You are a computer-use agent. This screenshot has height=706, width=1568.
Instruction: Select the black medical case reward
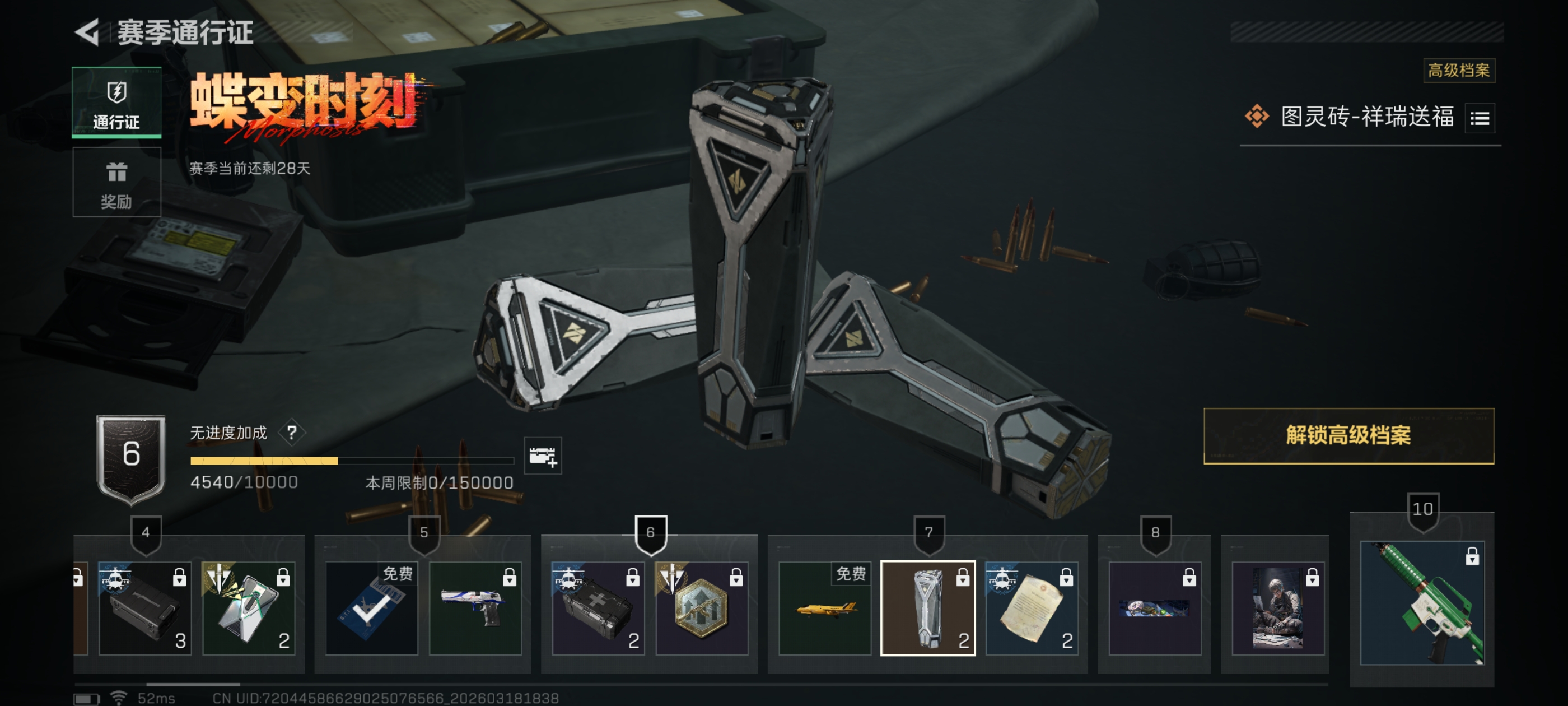(597, 608)
